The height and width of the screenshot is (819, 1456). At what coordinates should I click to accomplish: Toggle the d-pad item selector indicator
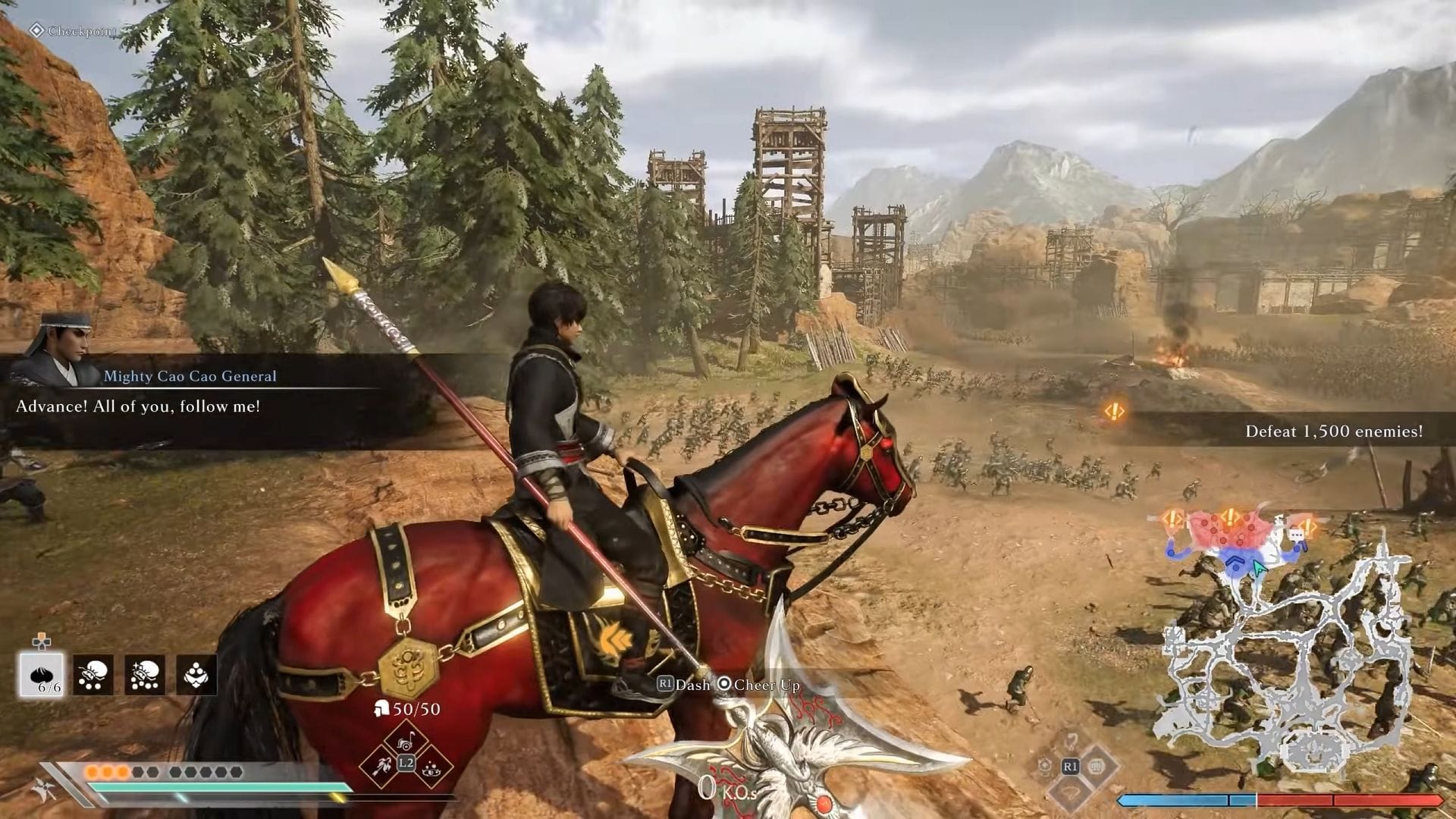coord(42,643)
